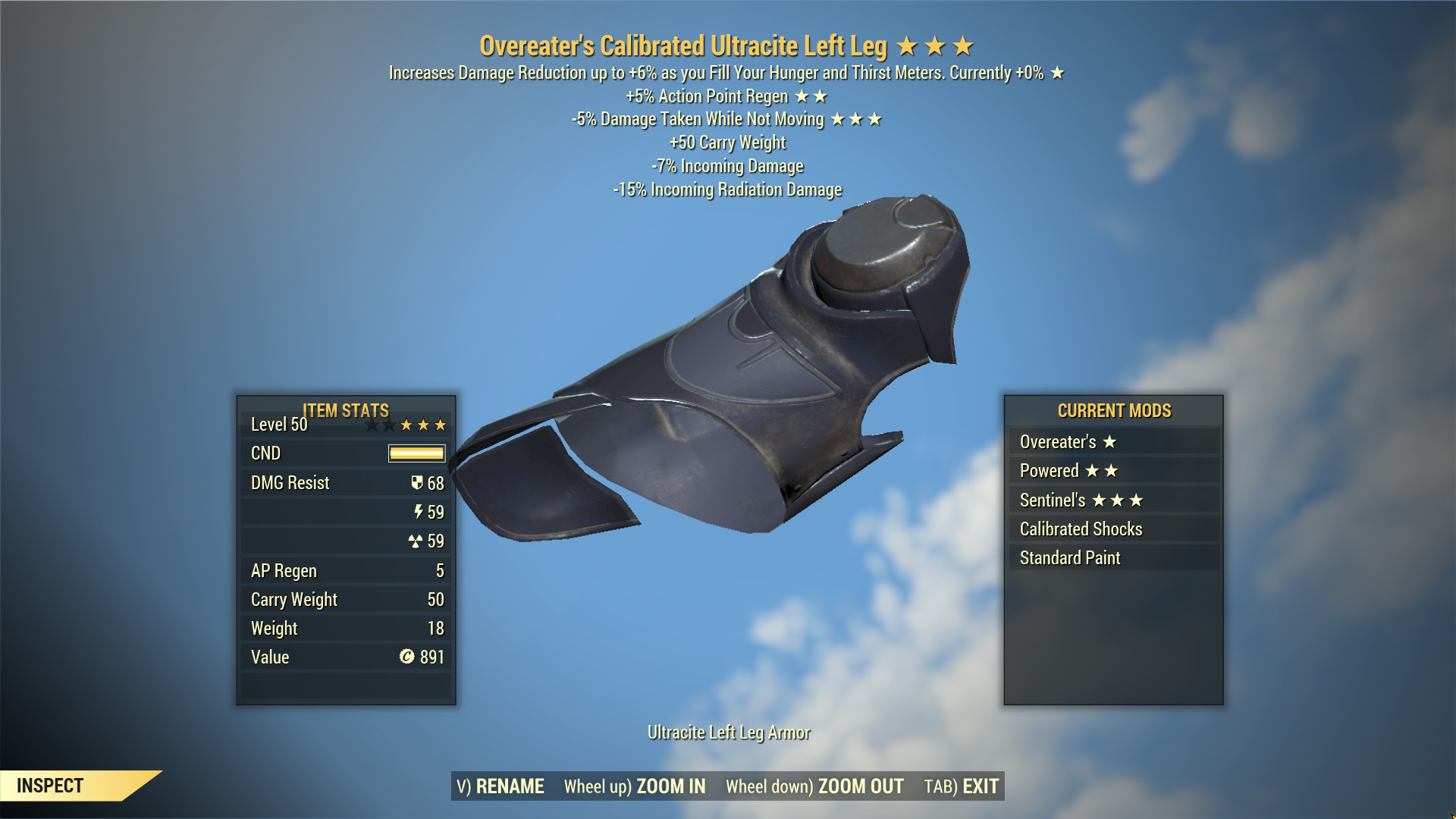Choose ZOOM IN on the bottom bar
The height and width of the screenshot is (819, 1456).
pos(635,786)
